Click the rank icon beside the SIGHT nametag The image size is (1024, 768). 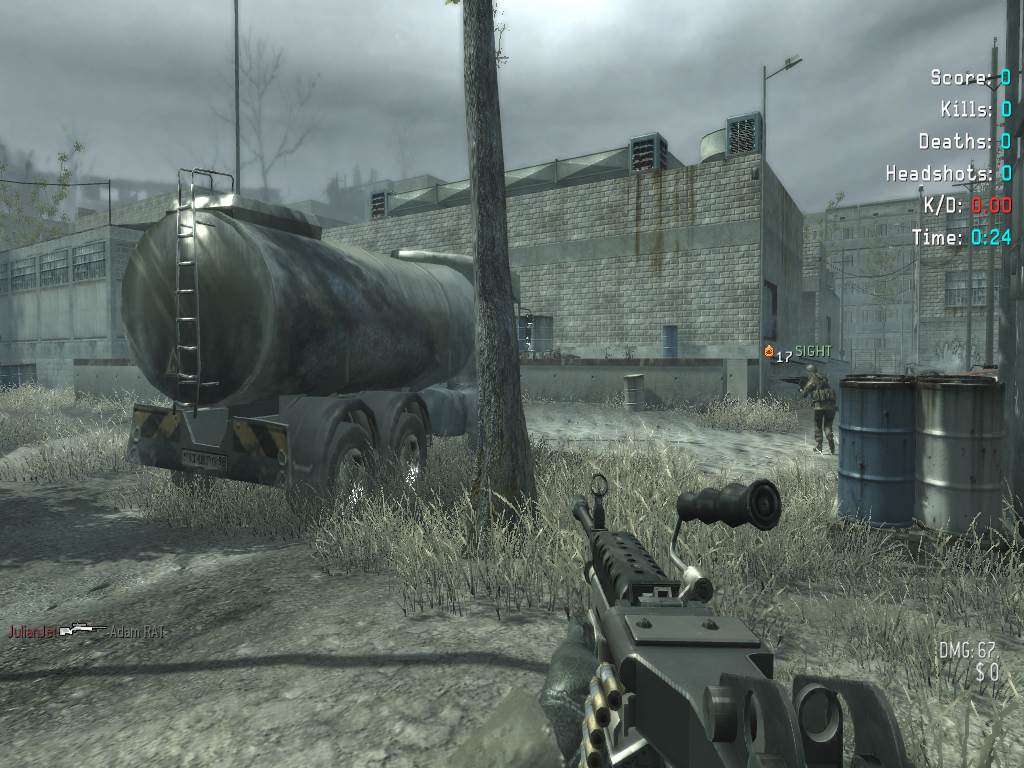tap(768, 352)
